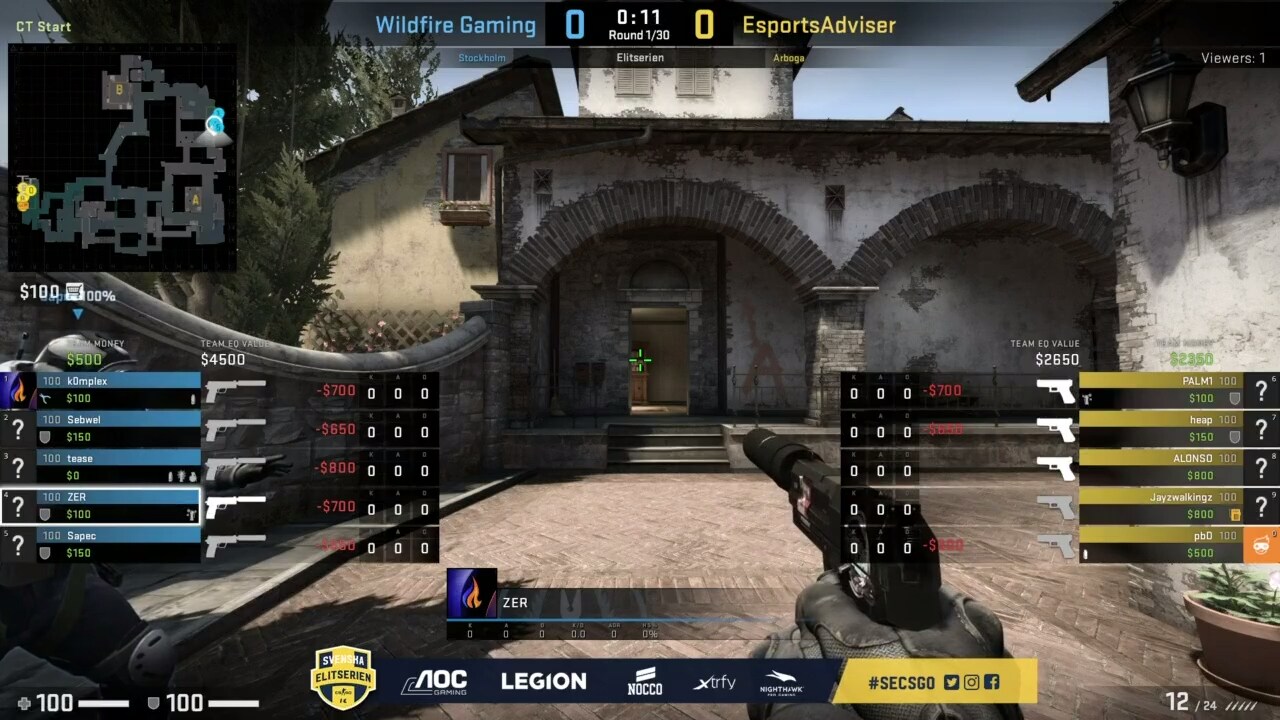The height and width of the screenshot is (720, 1280).
Task: Click the EsportsAdviser team name
Action: pos(817,24)
